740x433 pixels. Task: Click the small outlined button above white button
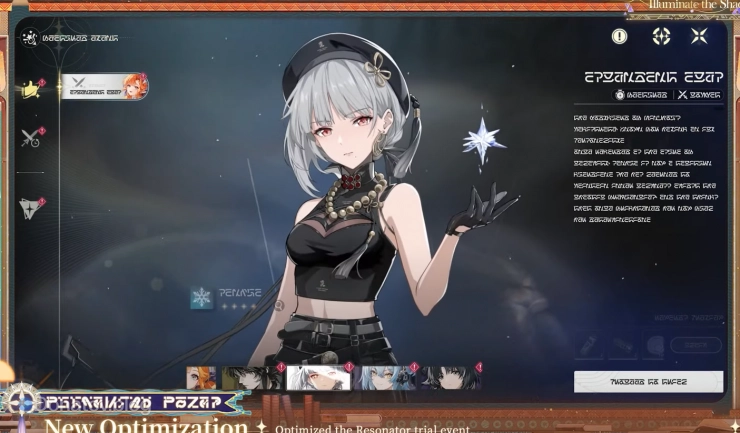pos(695,346)
